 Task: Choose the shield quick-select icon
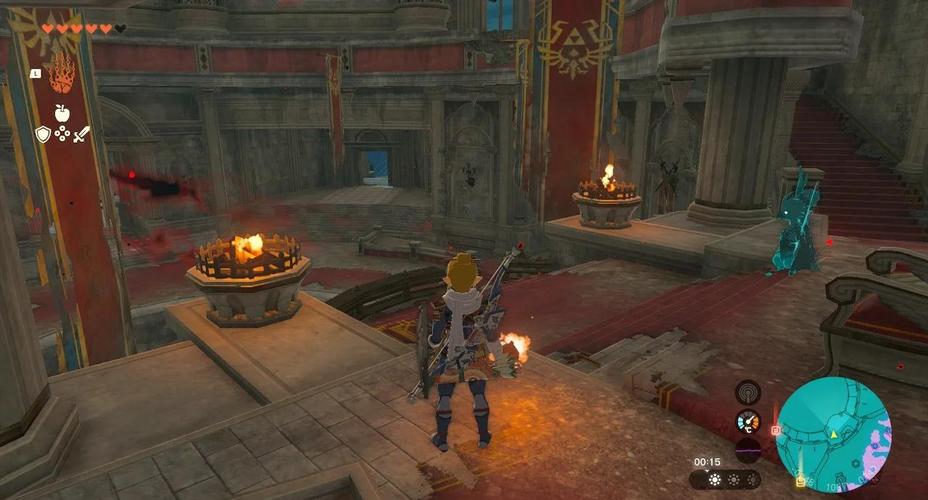(x=43, y=133)
